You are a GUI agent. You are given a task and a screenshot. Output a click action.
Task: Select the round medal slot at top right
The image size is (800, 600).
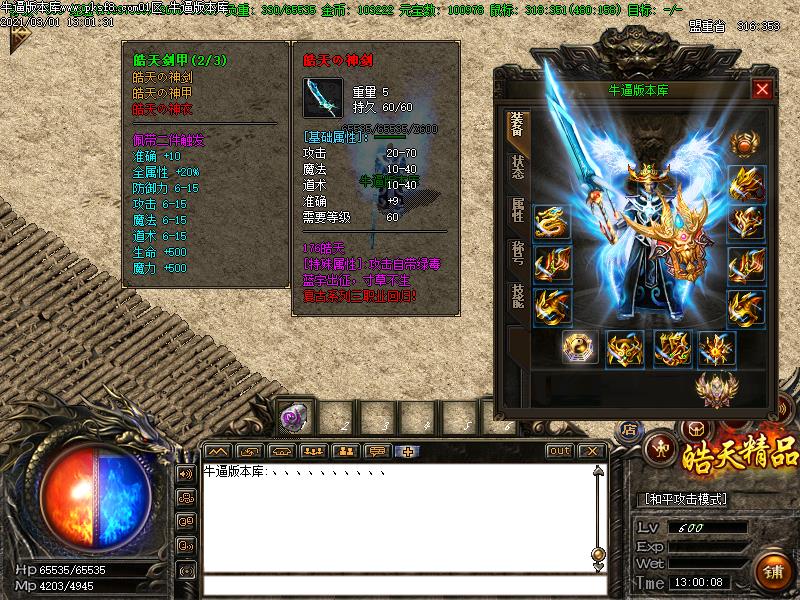745,144
